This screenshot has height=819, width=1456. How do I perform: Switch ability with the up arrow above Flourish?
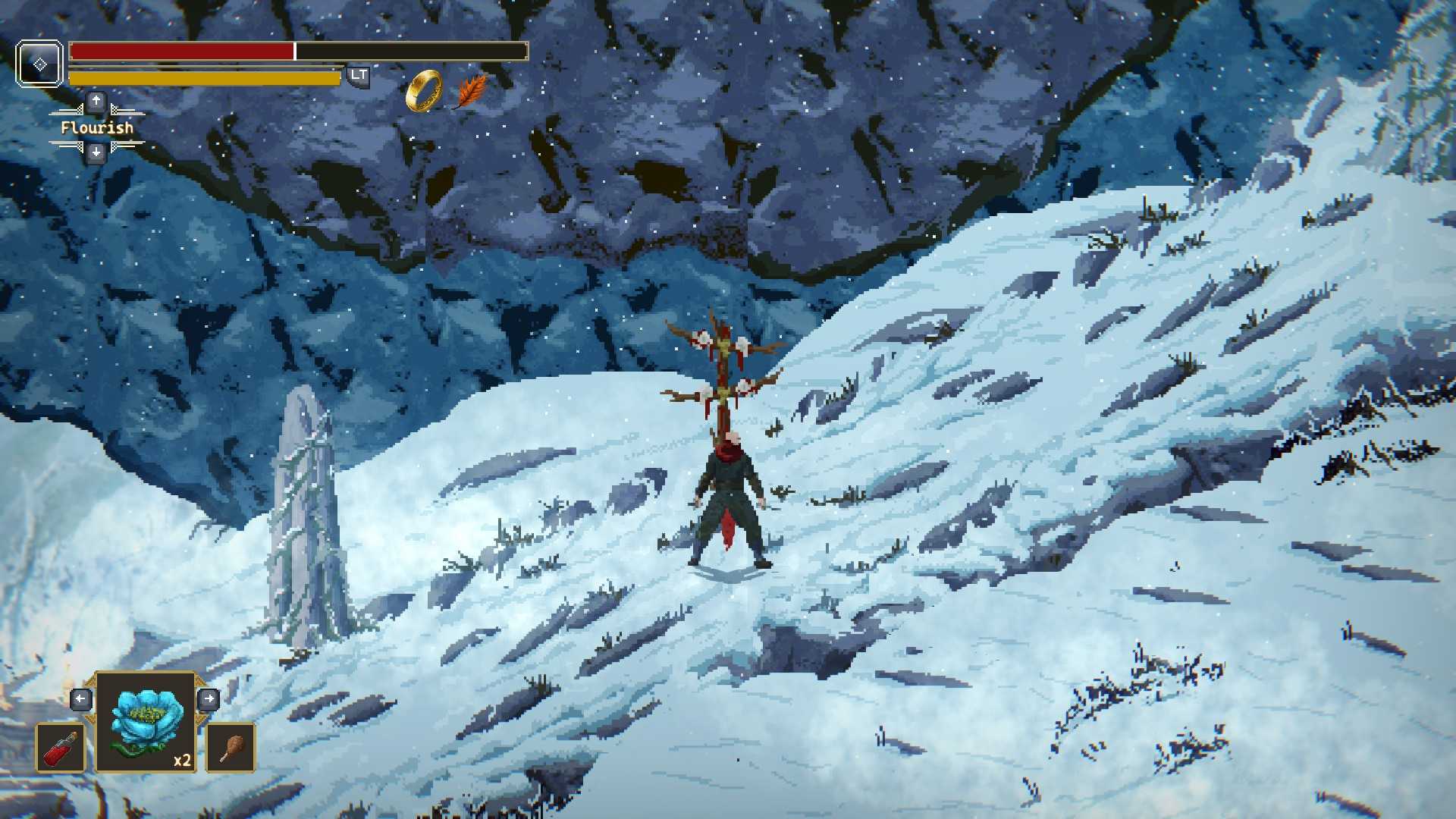coord(96,101)
